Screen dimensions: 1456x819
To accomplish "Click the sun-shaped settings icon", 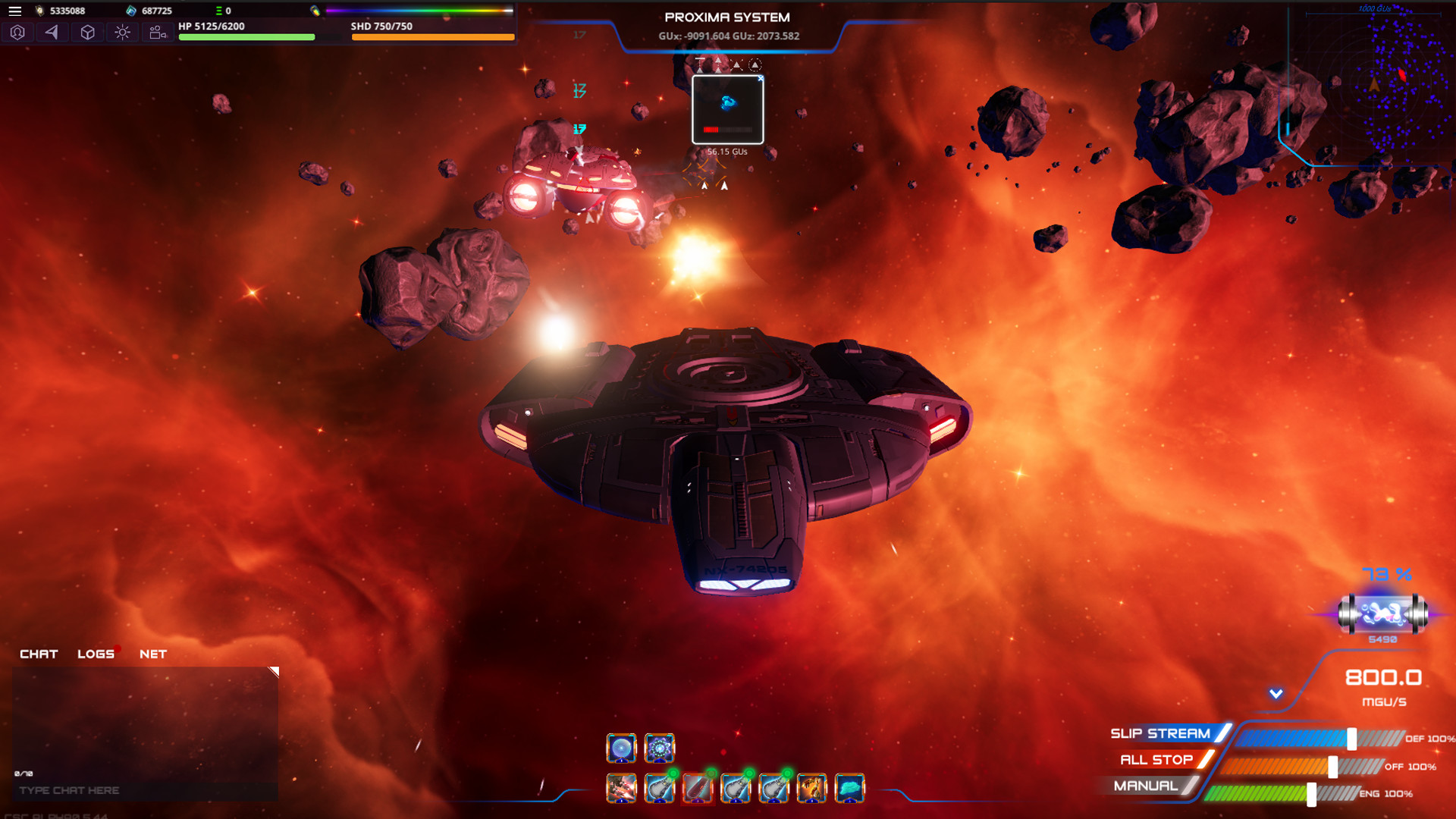I will tap(122, 33).
